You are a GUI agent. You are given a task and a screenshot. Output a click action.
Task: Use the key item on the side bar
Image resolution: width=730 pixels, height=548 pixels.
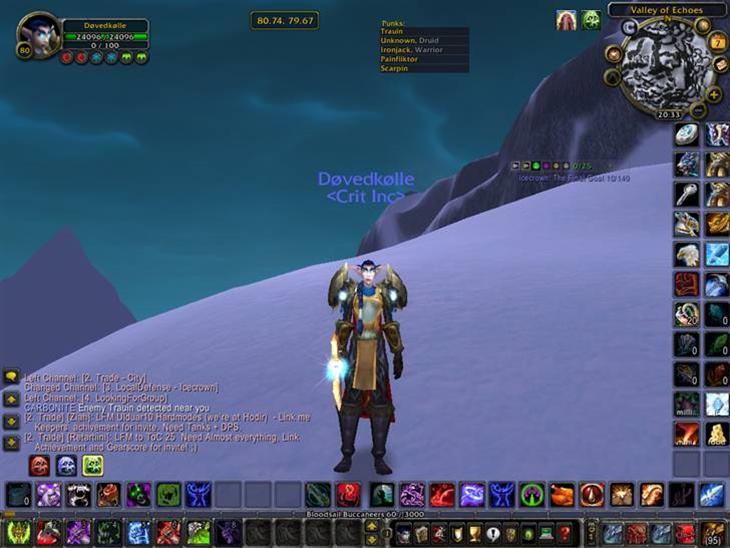click(x=686, y=193)
